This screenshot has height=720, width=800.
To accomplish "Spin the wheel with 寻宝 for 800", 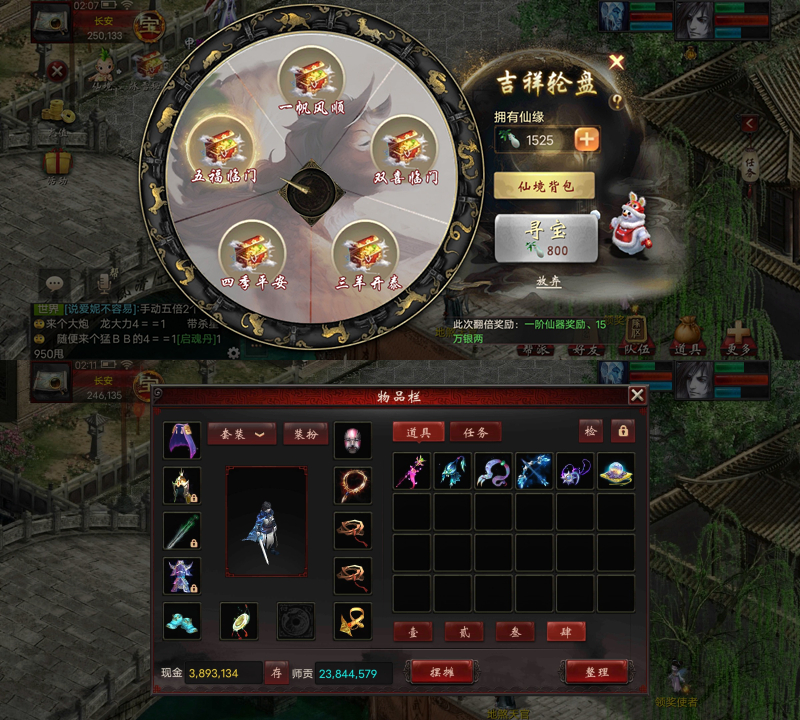I will click(546, 238).
